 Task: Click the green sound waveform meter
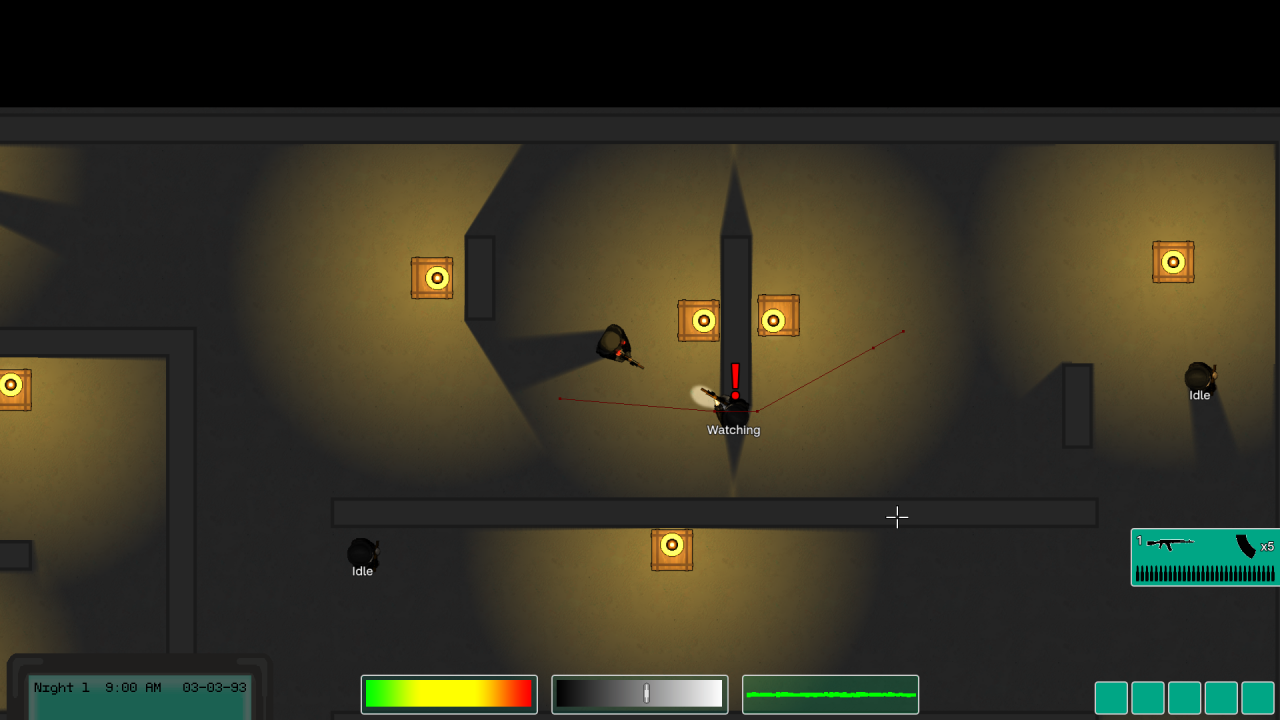click(x=830, y=693)
